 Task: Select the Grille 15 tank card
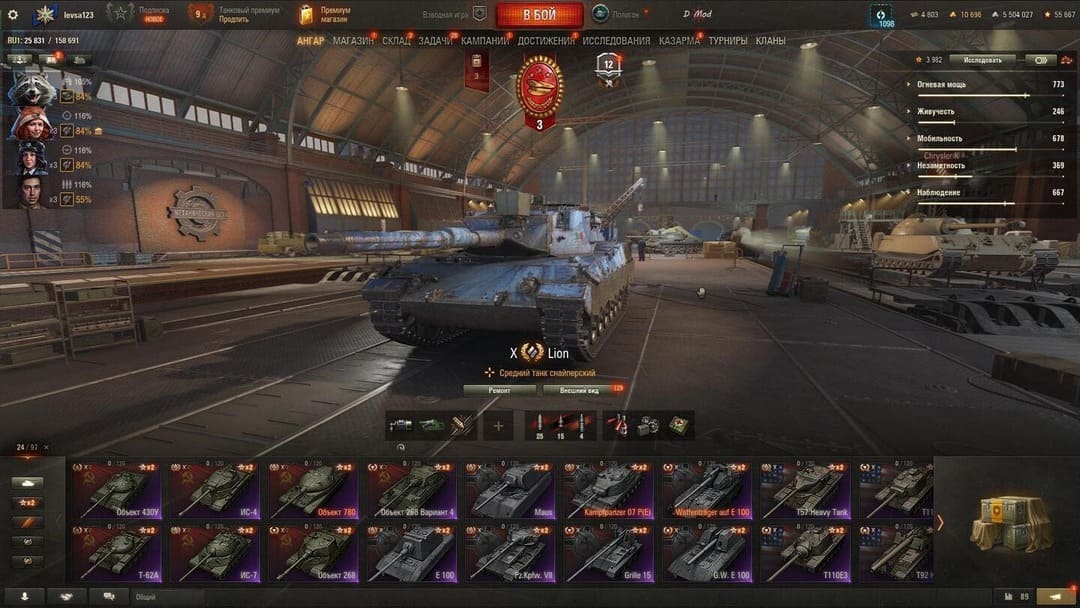click(609, 553)
